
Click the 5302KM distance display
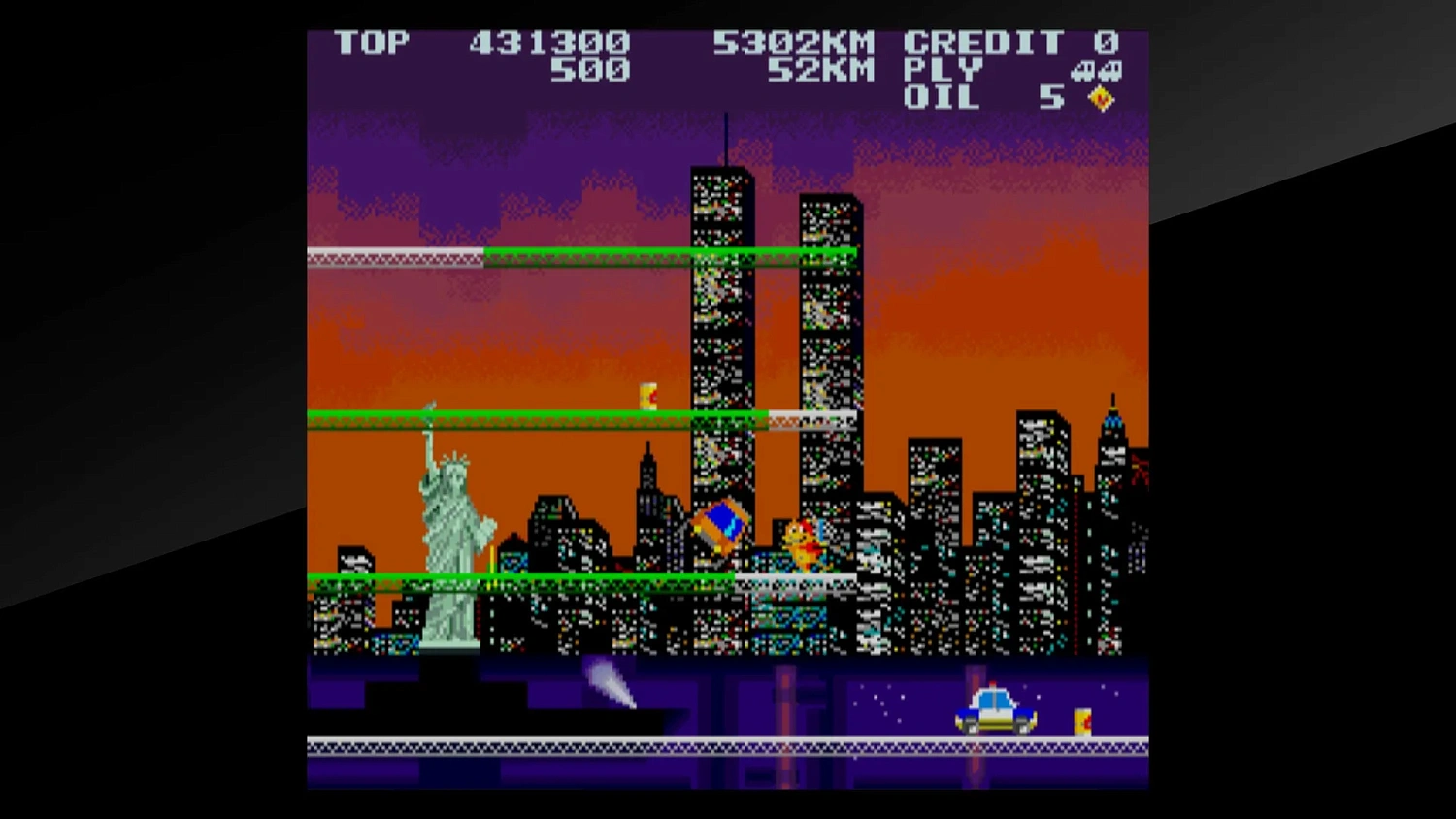point(796,43)
